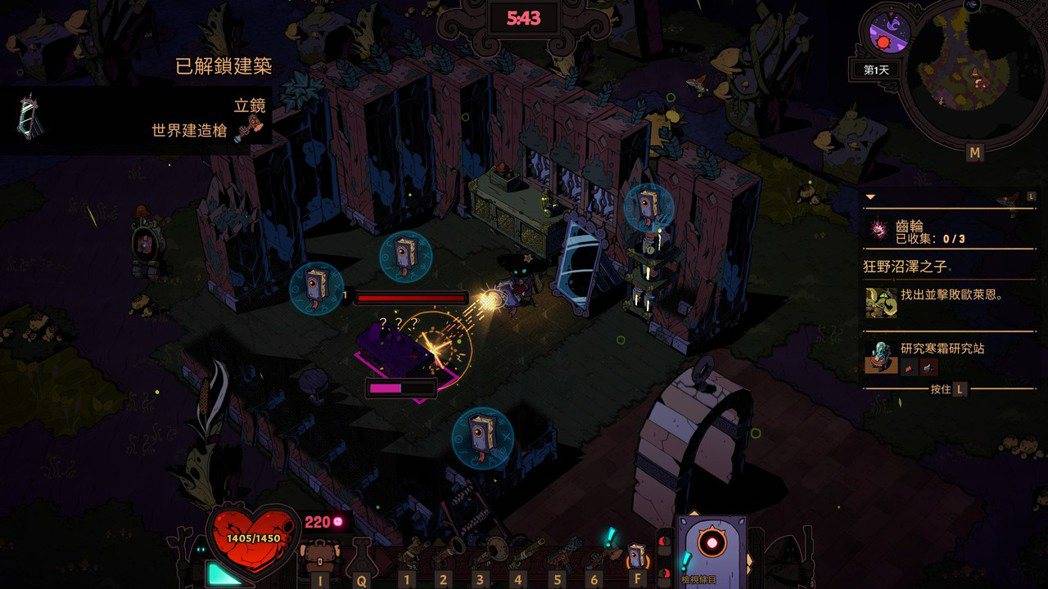
Task: Open the backpack inventory icon
Action: 320,557
